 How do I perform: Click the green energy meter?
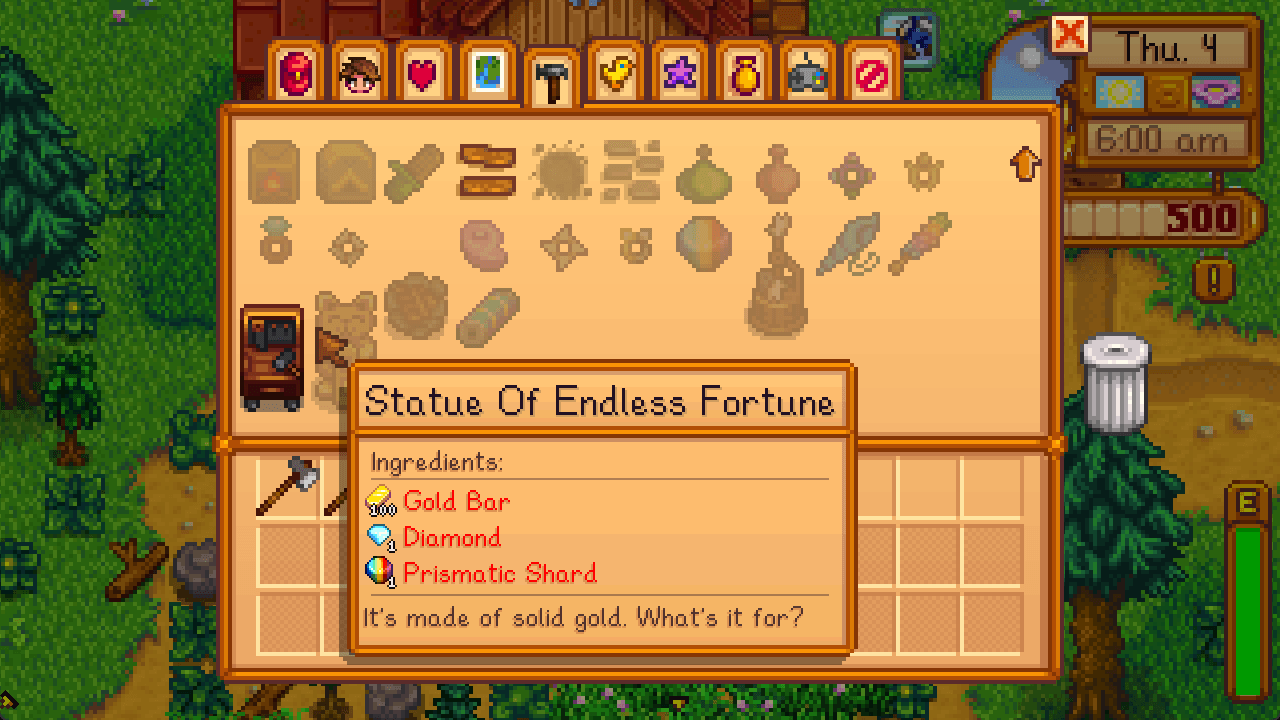coord(1244,600)
